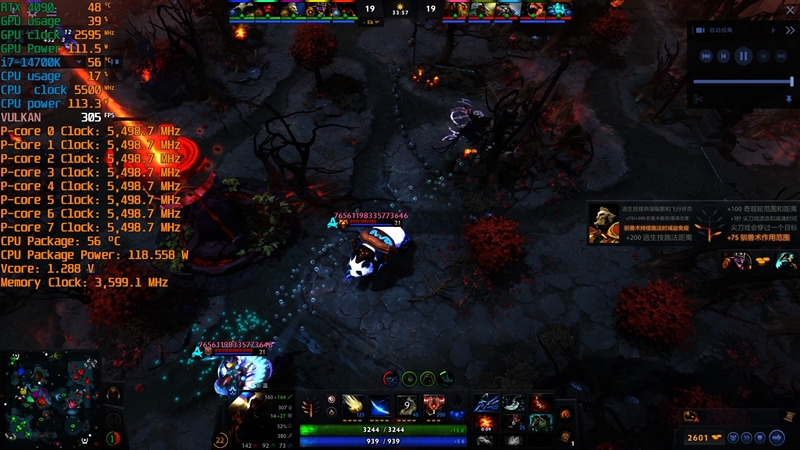Skip to the replay's beginning
This screenshot has width=800, height=450.
click(x=706, y=57)
